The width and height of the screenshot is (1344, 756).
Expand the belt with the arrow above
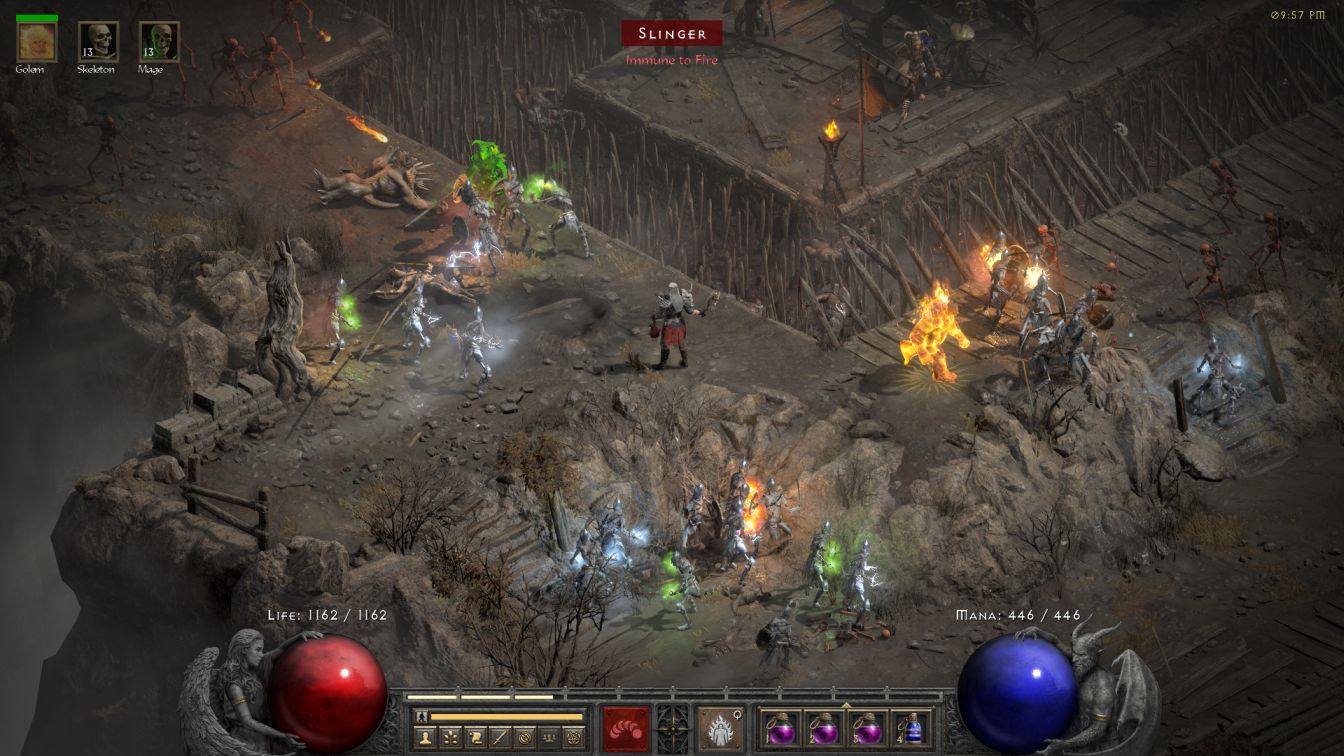[x=846, y=704]
